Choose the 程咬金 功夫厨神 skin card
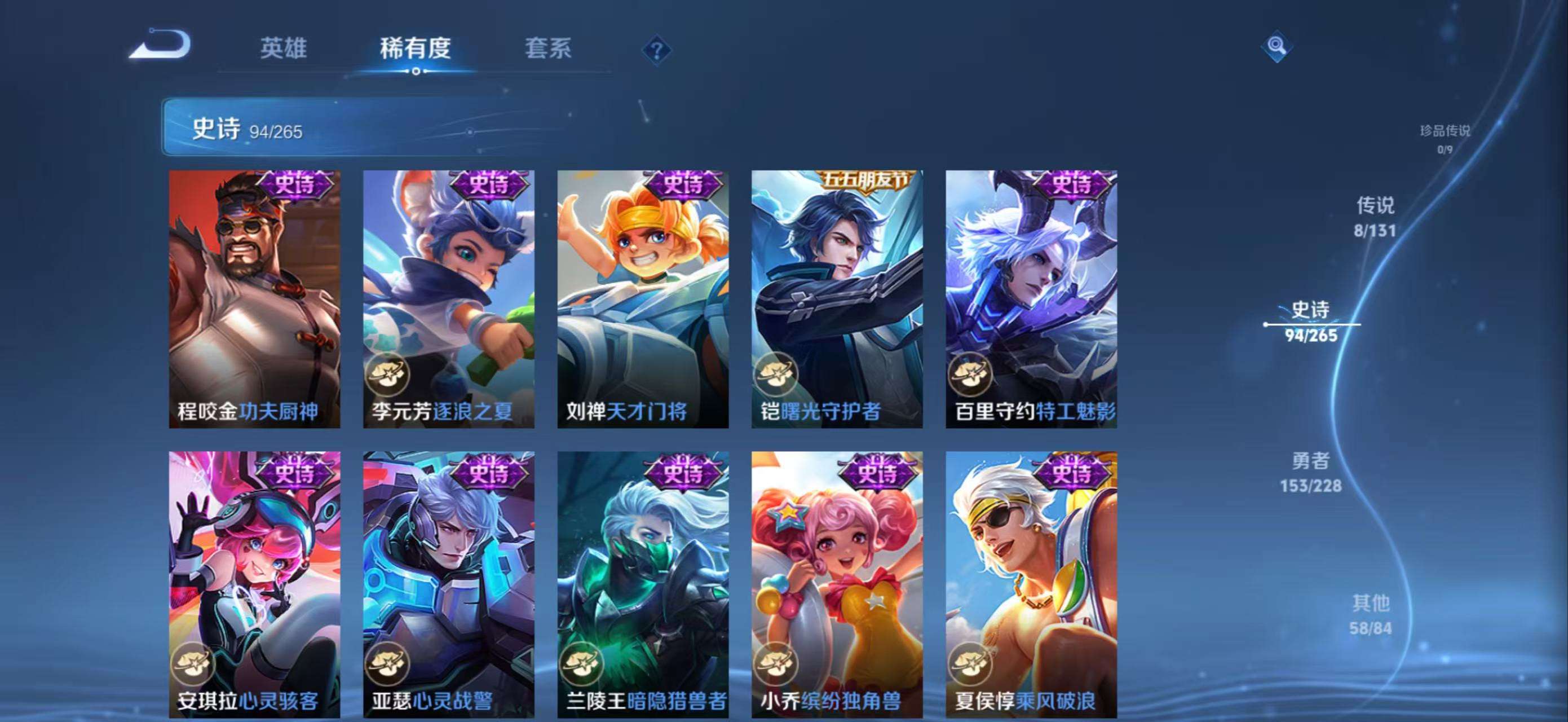This screenshot has width=1568, height=722. pos(254,299)
